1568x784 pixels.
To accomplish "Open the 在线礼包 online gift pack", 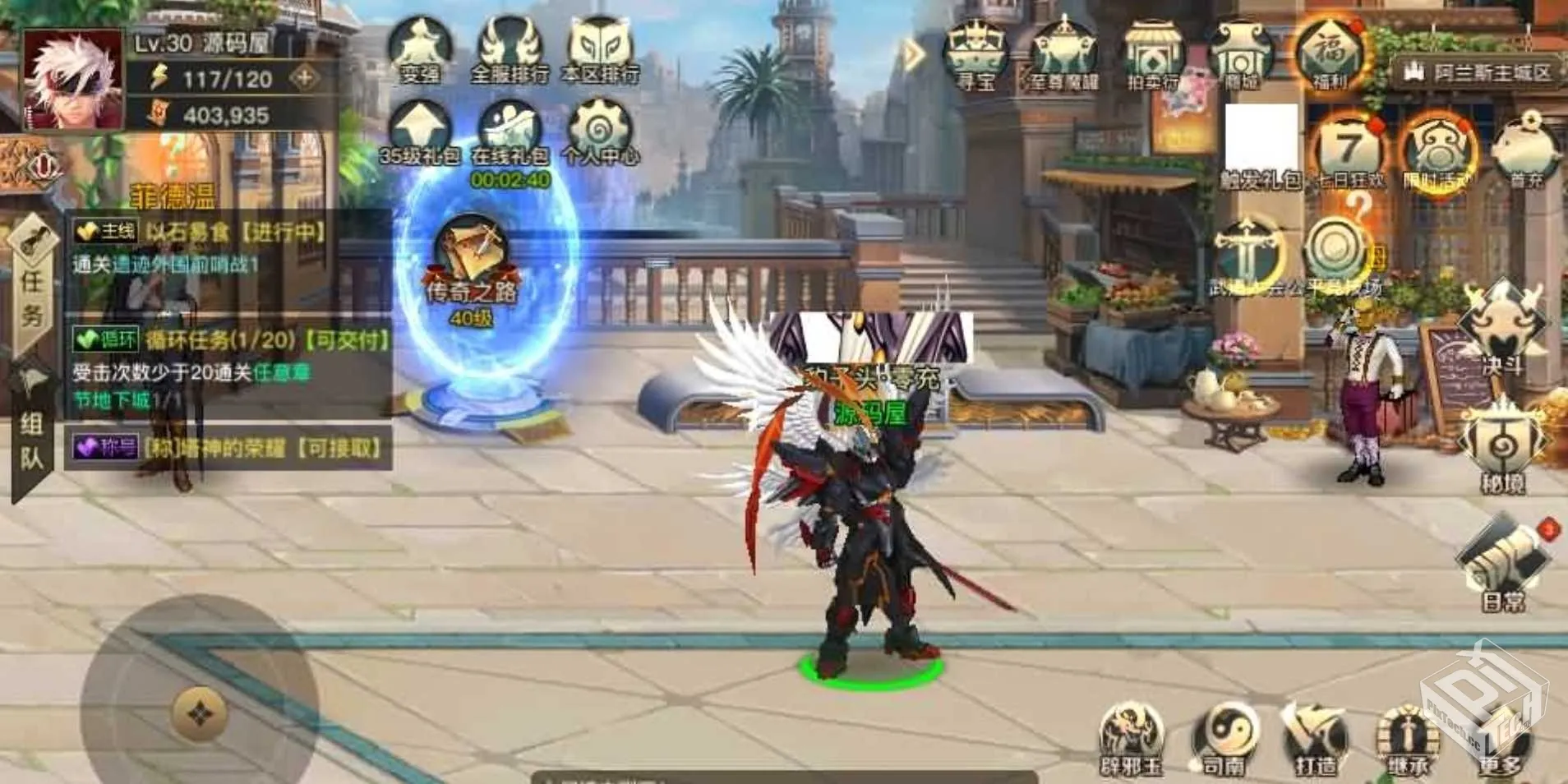I will pyautogui.click(x=510, y=133).
